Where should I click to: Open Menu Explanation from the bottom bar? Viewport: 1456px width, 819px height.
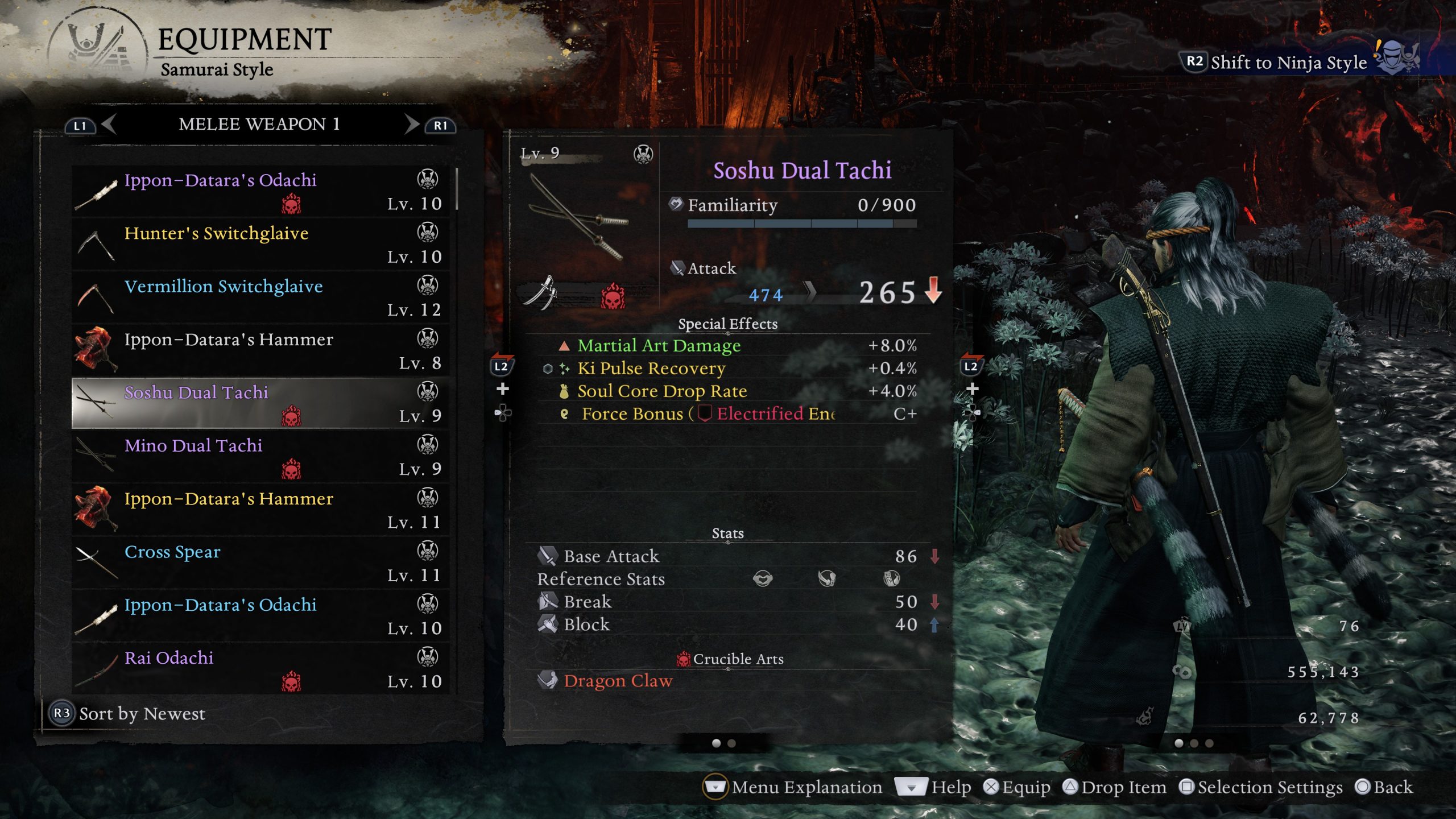tap(806, 788)
